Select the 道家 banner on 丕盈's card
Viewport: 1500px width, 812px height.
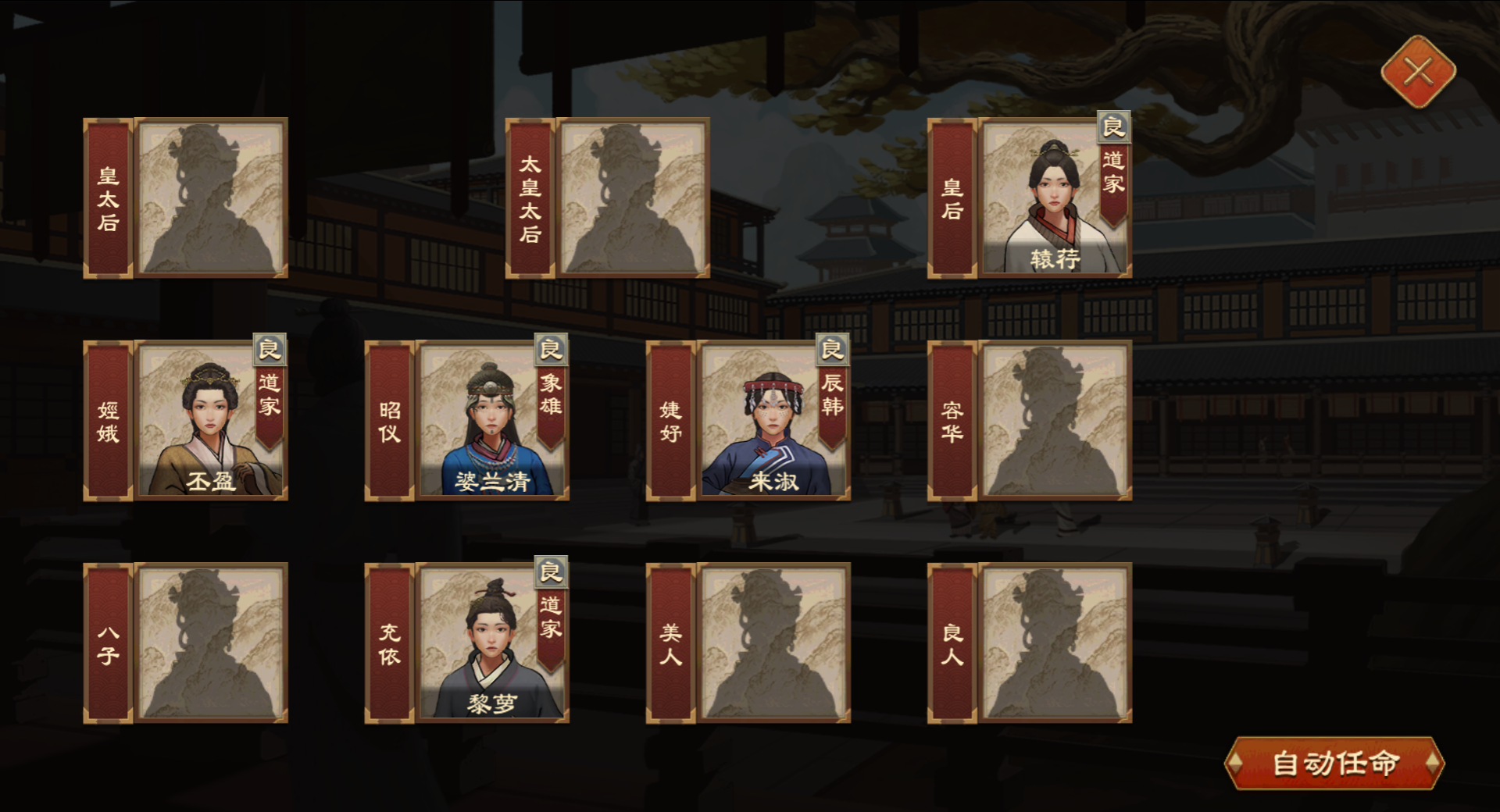point(270,406)
